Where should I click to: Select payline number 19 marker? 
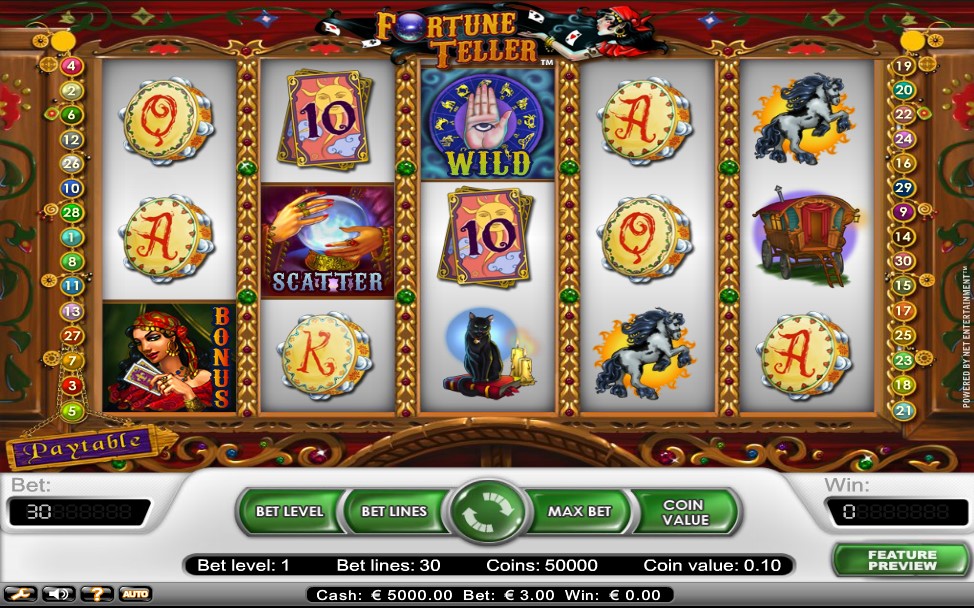click(903, 66)
